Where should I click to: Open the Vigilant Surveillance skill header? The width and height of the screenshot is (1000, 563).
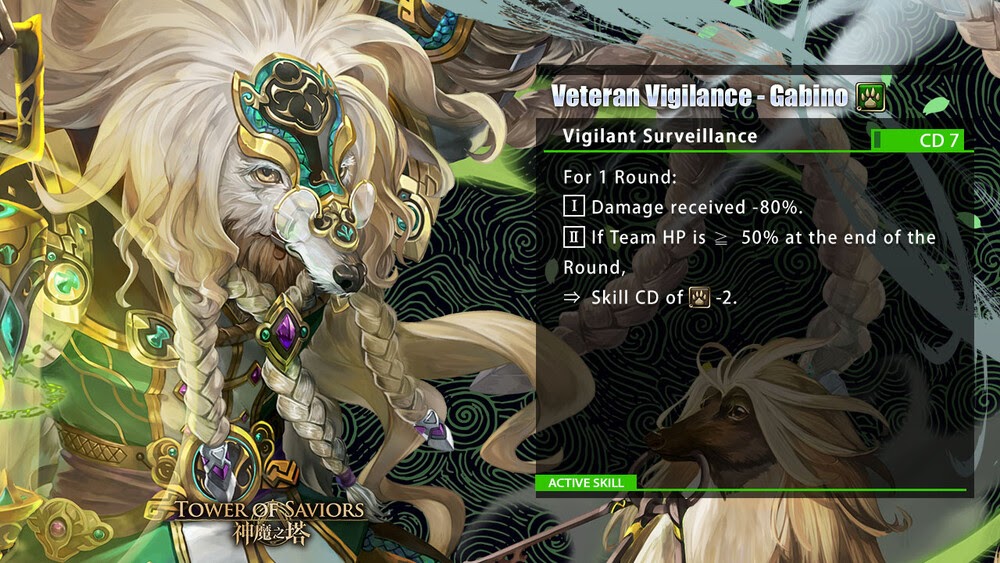pos(660,136)
